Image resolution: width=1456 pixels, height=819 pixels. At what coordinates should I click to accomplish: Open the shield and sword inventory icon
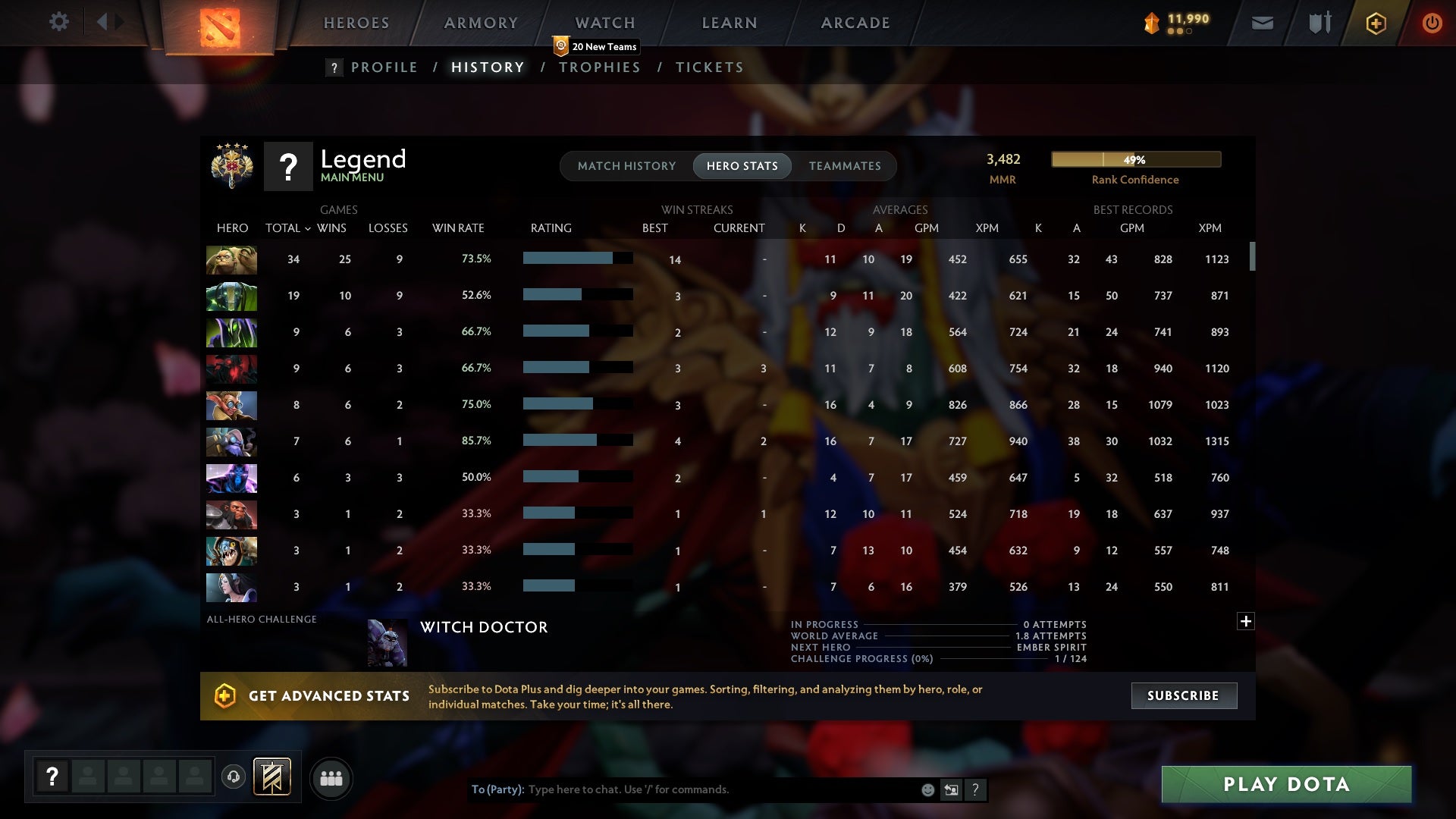1318,23
